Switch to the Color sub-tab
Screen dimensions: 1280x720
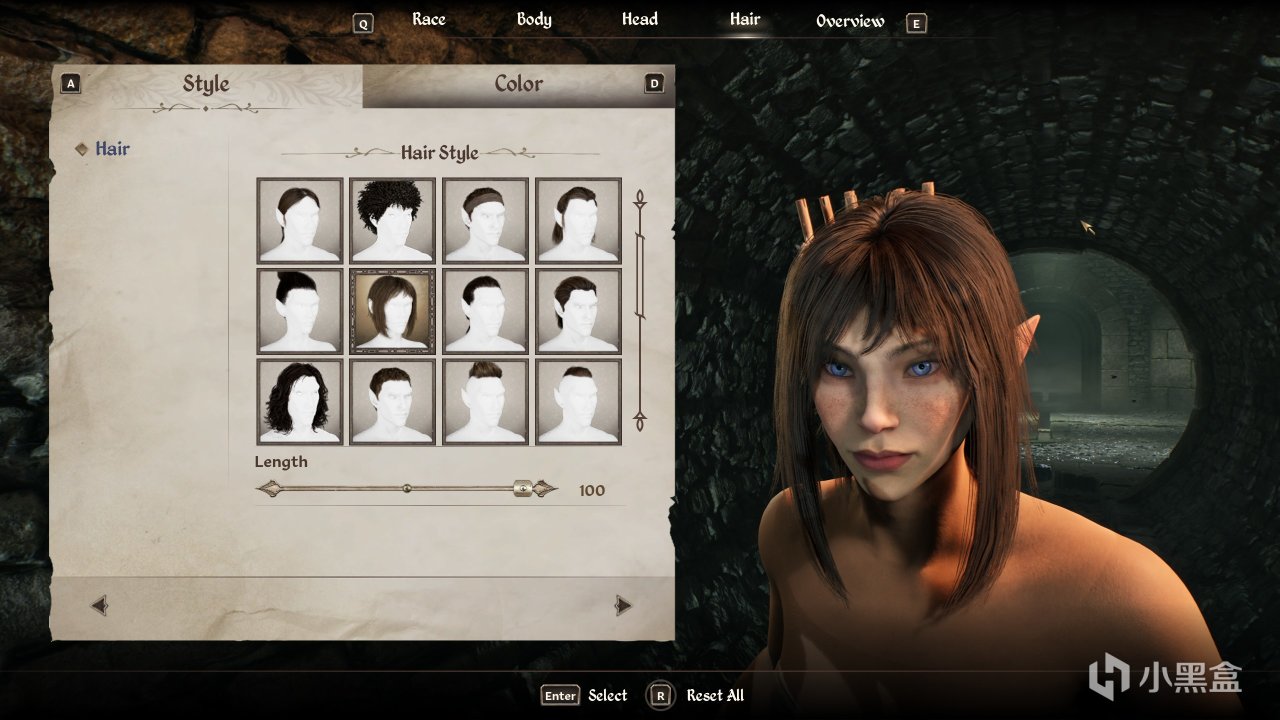(519, 85)
